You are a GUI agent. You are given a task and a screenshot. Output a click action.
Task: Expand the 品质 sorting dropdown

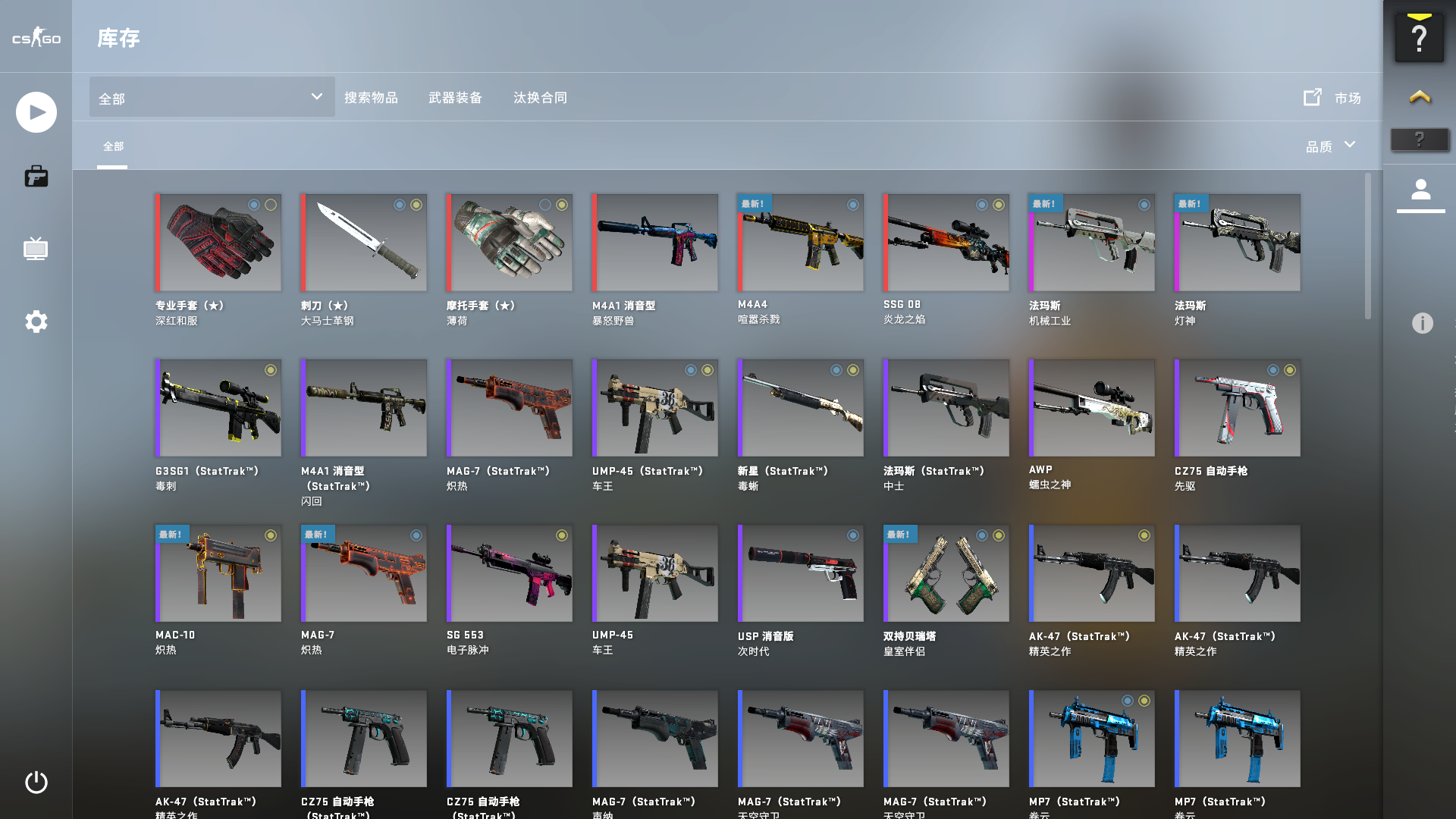tap(1331, 145)
